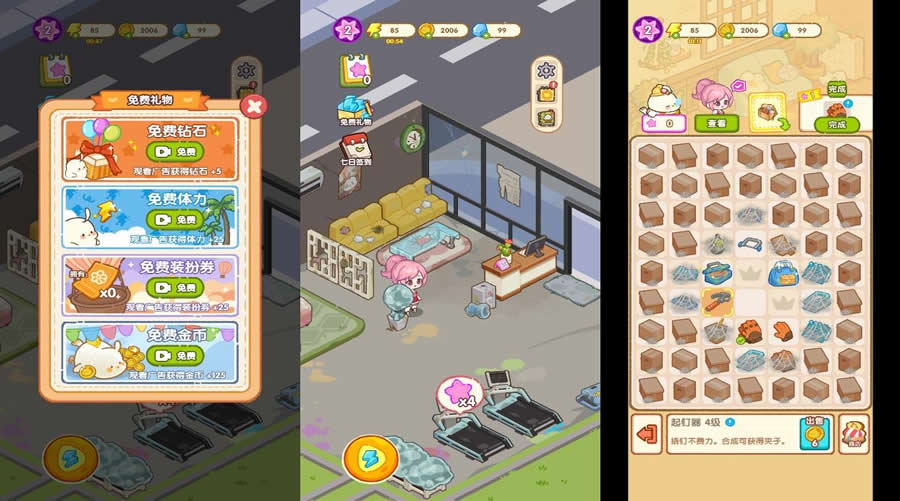900x501 pixels.
Task: Tap the green View button
Action: [x=717, y=123]
